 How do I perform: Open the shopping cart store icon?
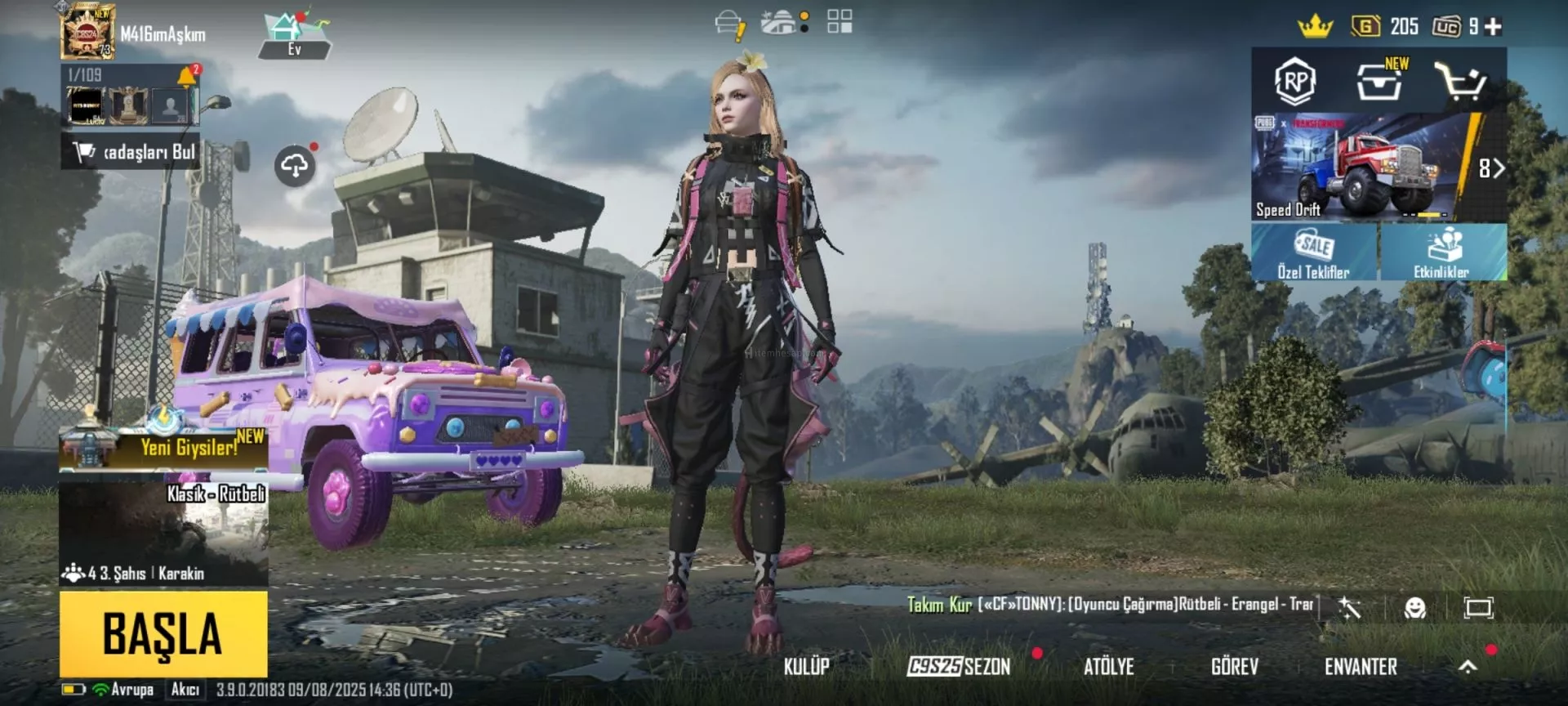tap(1460, 81)
